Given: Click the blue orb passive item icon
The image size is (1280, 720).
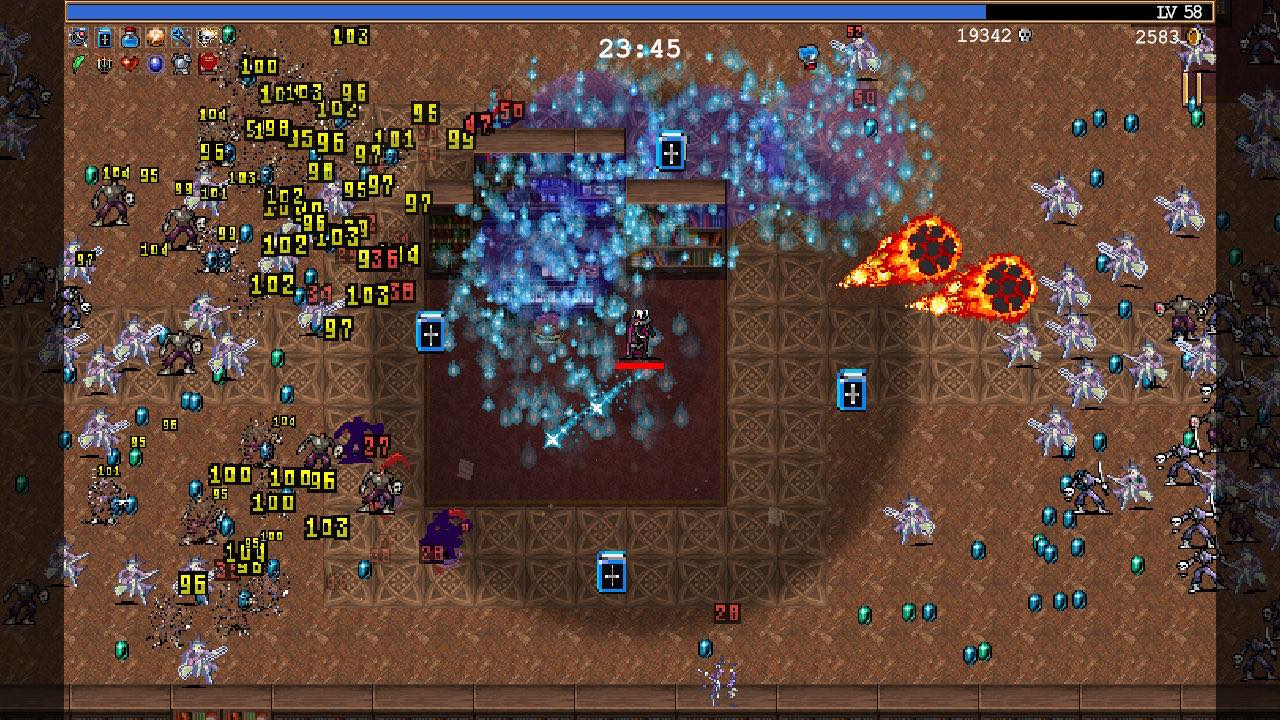Looking at the screenshot, I should point(153,64).
